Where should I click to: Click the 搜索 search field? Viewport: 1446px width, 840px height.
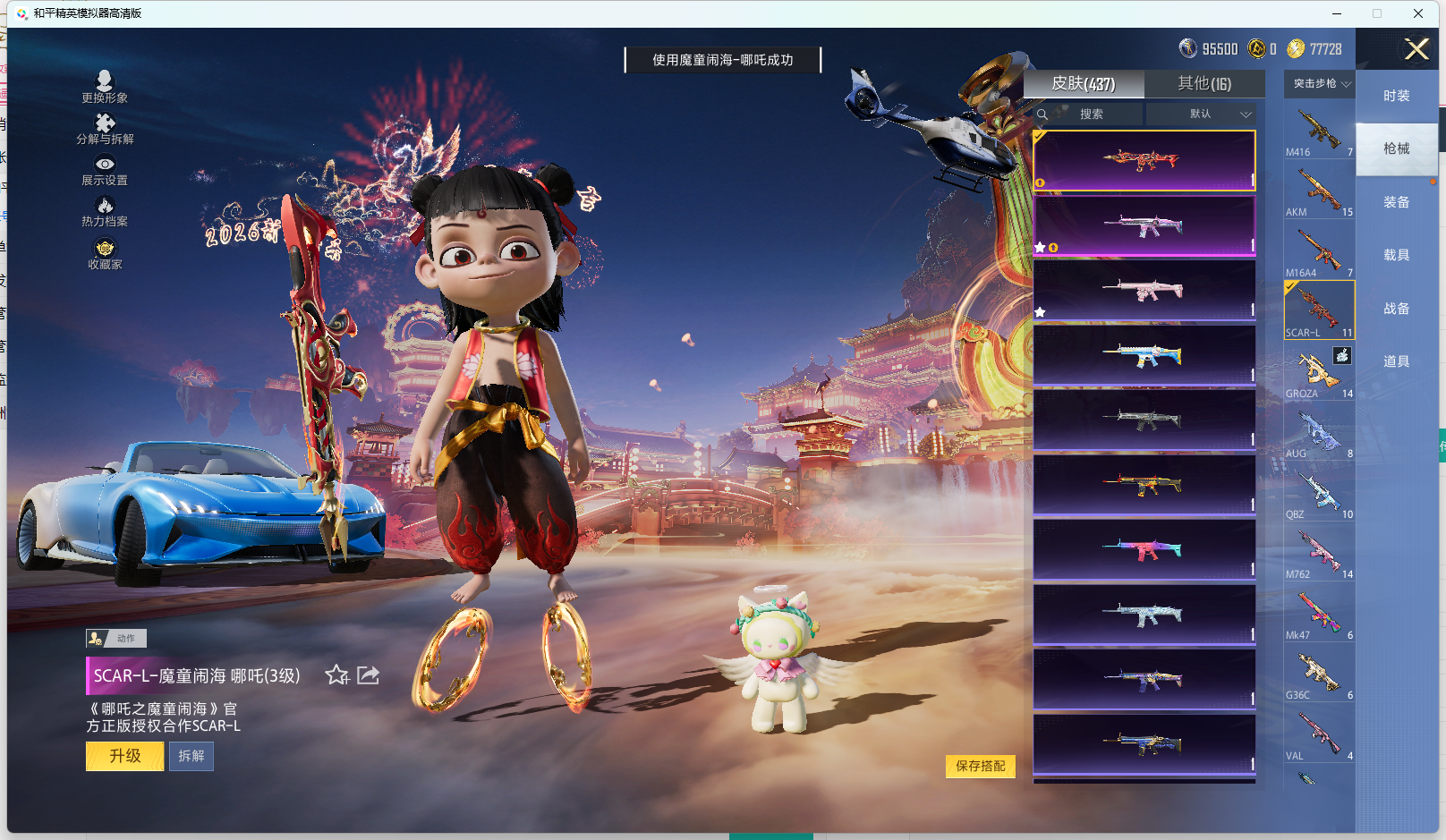(1090, 115)
